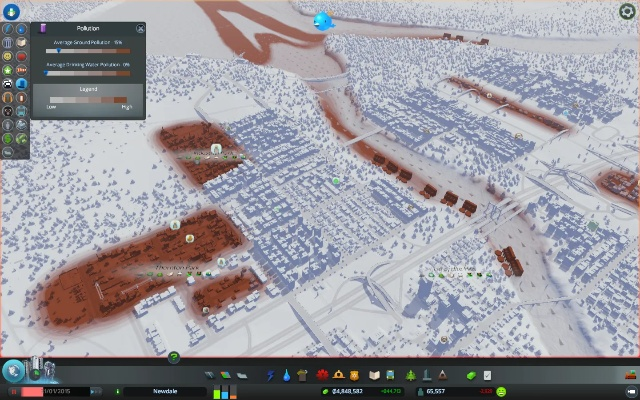
Task: Open the Roads build menu
Action: [211, 374]
